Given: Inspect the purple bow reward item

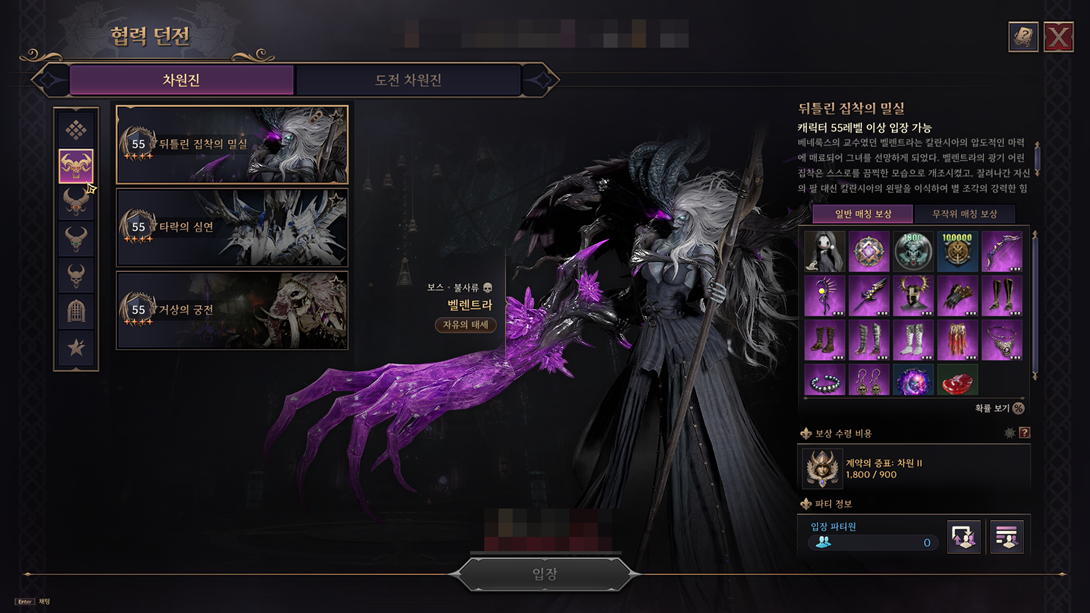Looking at the screenshot, I should [x=1001, y=251].
